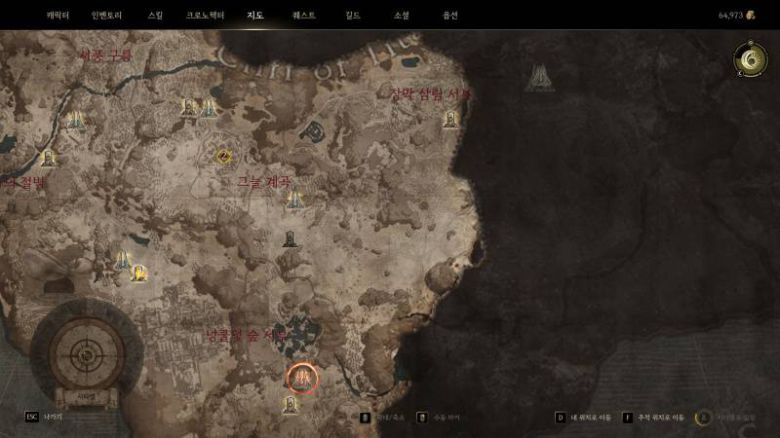Viewport: 780px width, 438px height.
Task: Select the dark tombstone marker below 그늘 계곡
Action: [x=290, y=238]
